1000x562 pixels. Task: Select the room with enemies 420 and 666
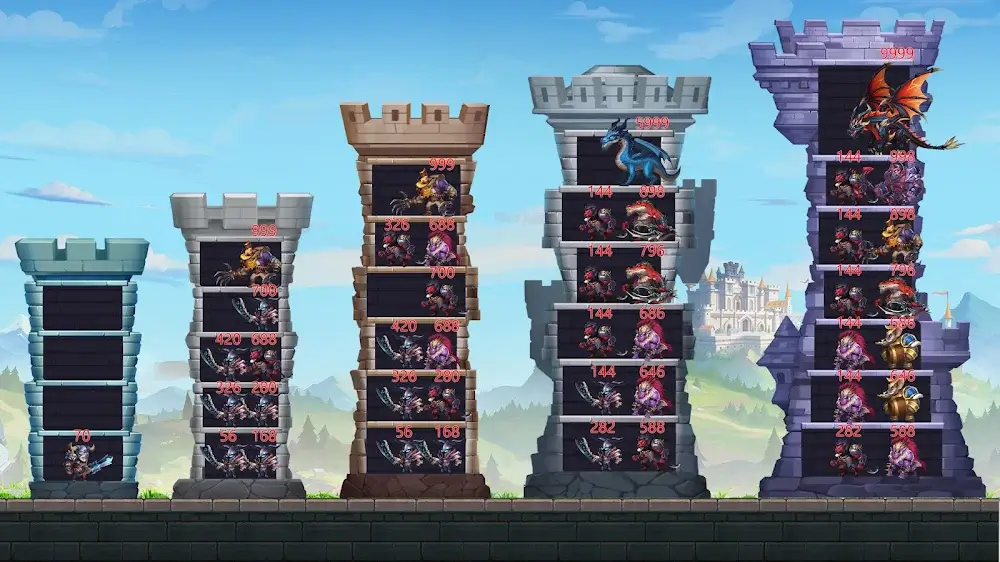[240, 359]
